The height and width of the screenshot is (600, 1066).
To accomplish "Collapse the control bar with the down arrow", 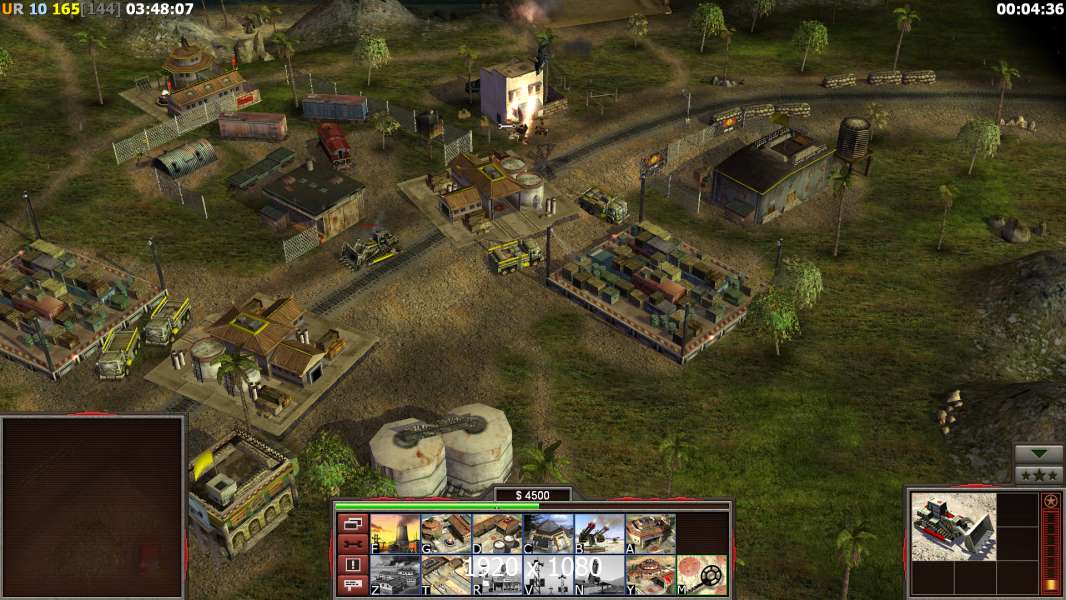I will [1039, 455].
